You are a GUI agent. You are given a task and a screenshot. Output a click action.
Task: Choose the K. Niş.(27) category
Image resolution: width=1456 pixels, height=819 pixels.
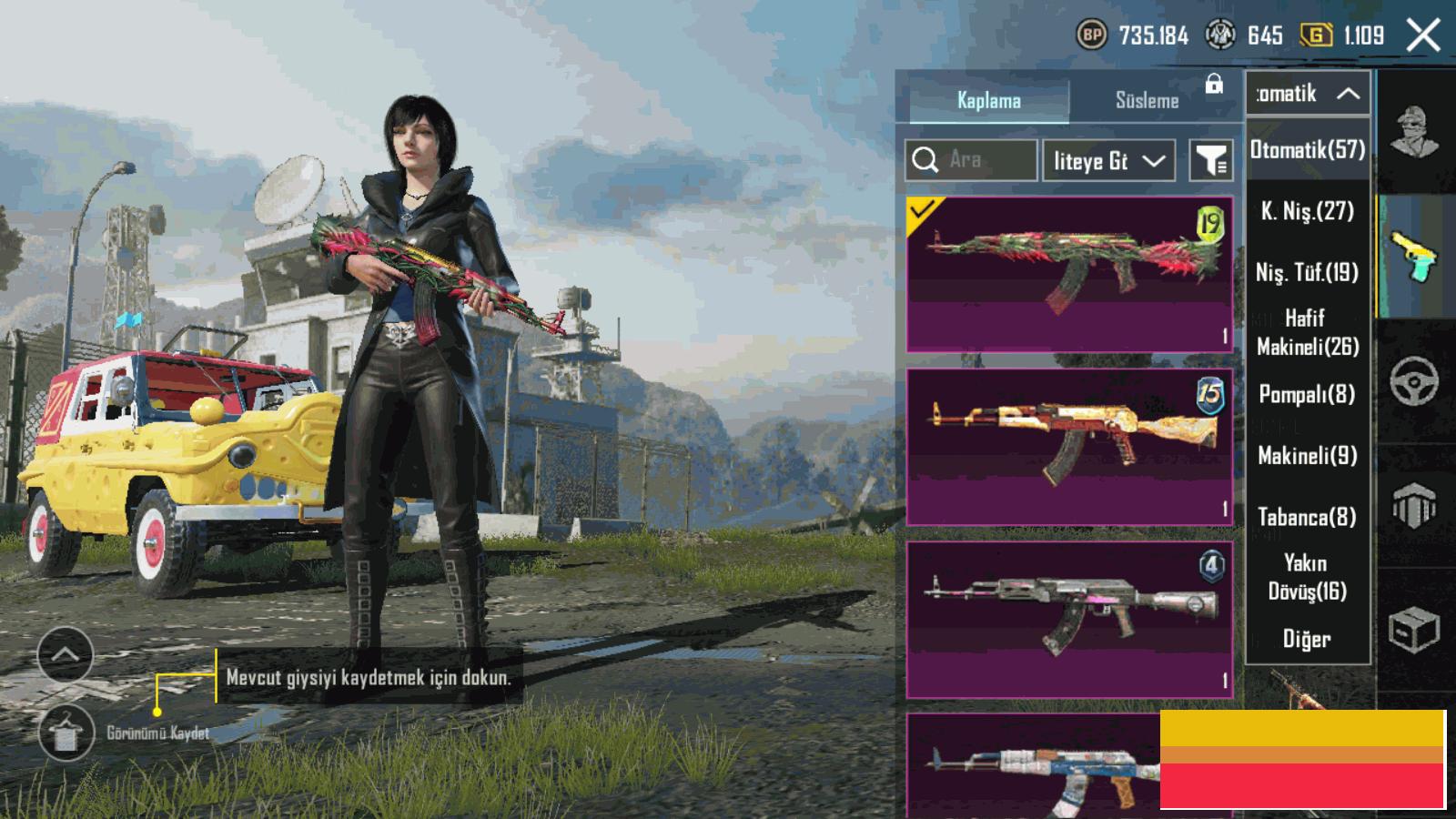pyautogui.click(x=1308, y=211)
